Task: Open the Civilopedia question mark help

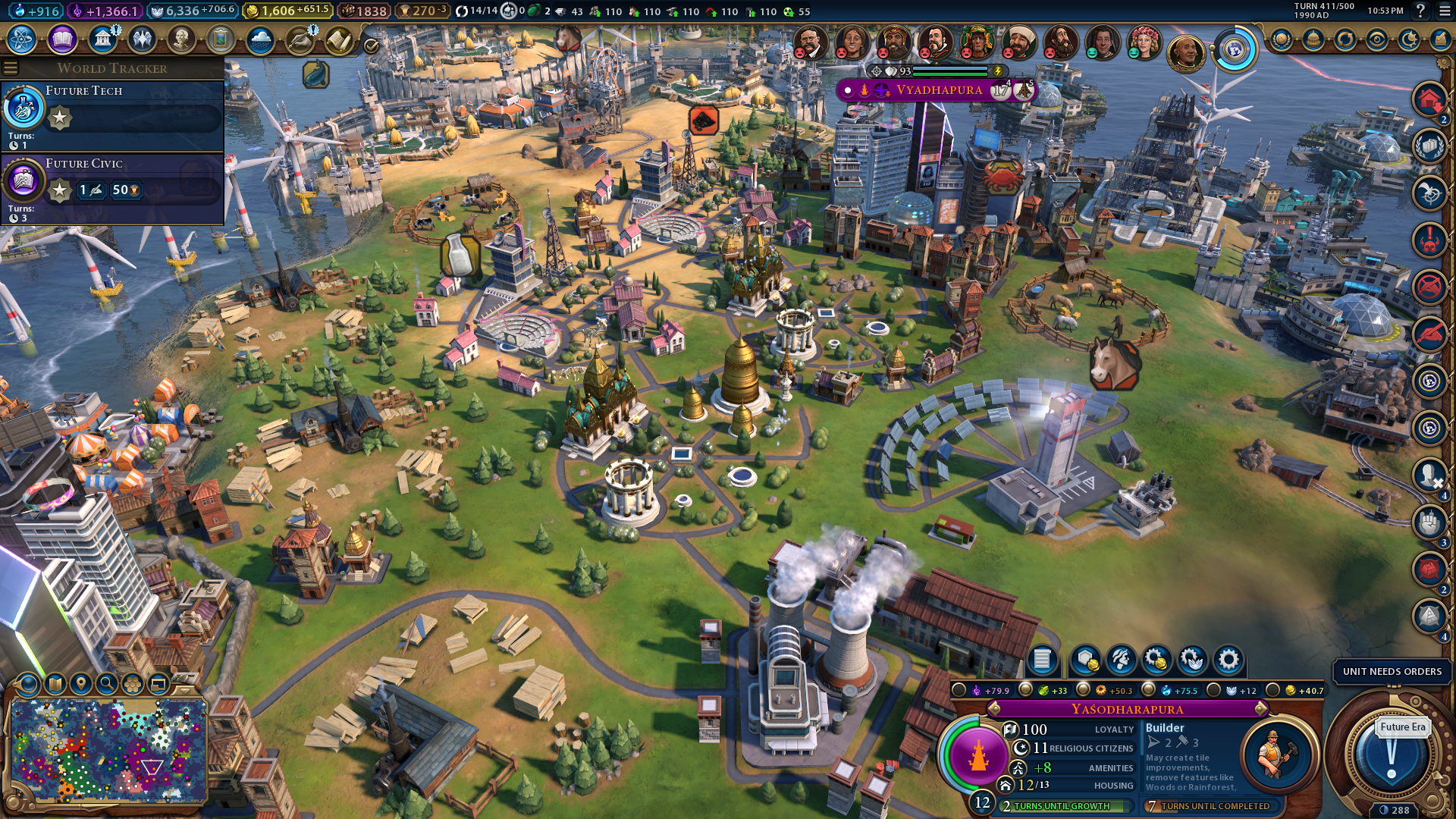Action: click(x=1420, y=11)
